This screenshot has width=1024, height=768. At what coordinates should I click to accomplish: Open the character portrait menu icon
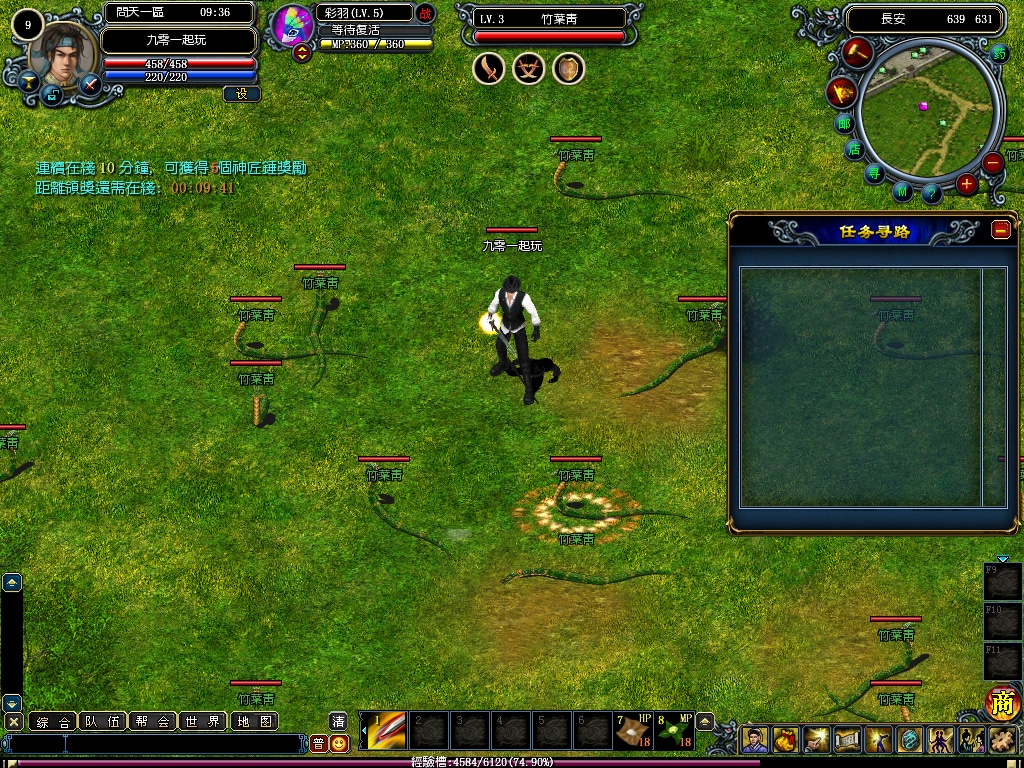pos(756,740)
